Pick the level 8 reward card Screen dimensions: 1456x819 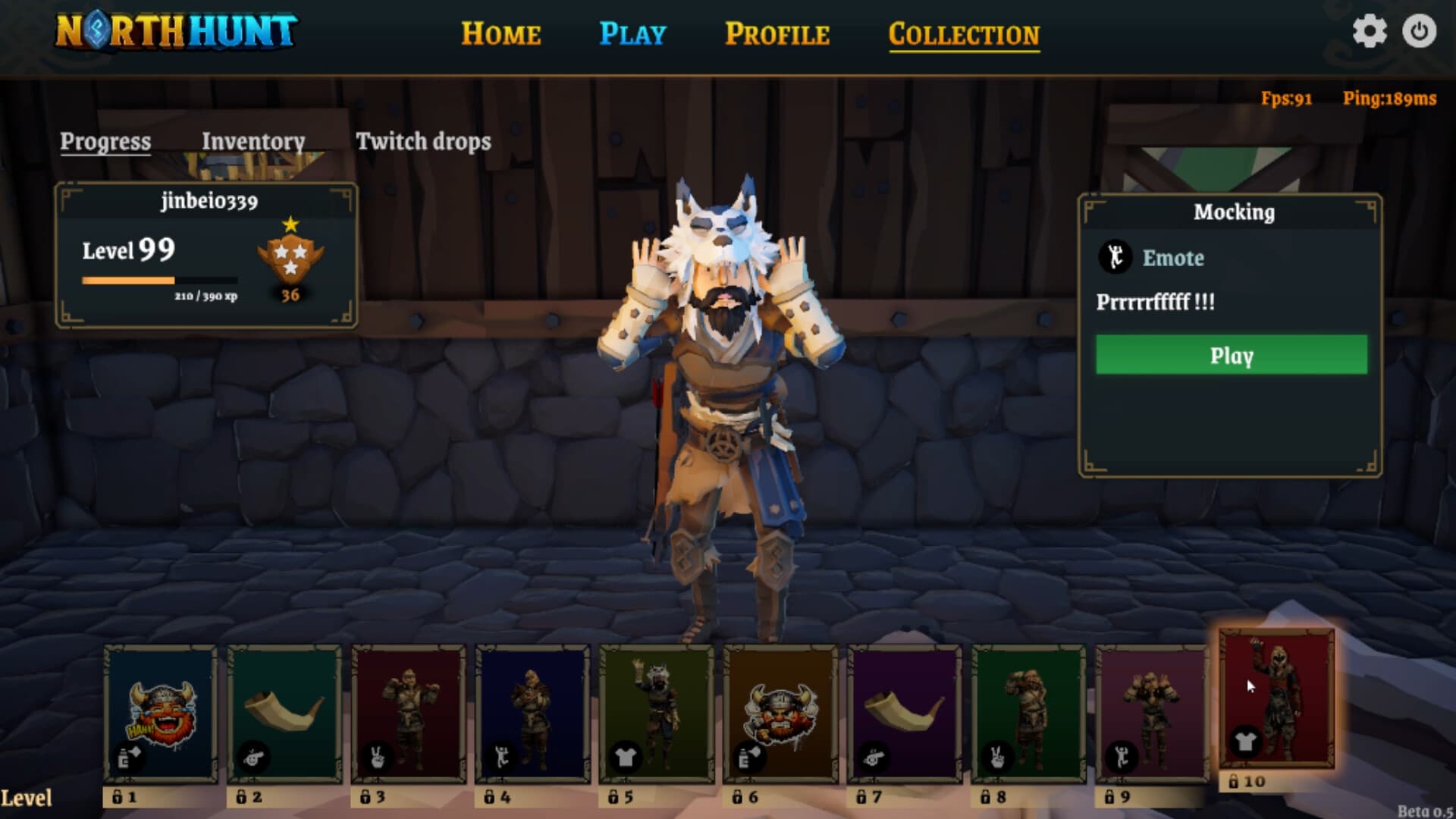1028,714
